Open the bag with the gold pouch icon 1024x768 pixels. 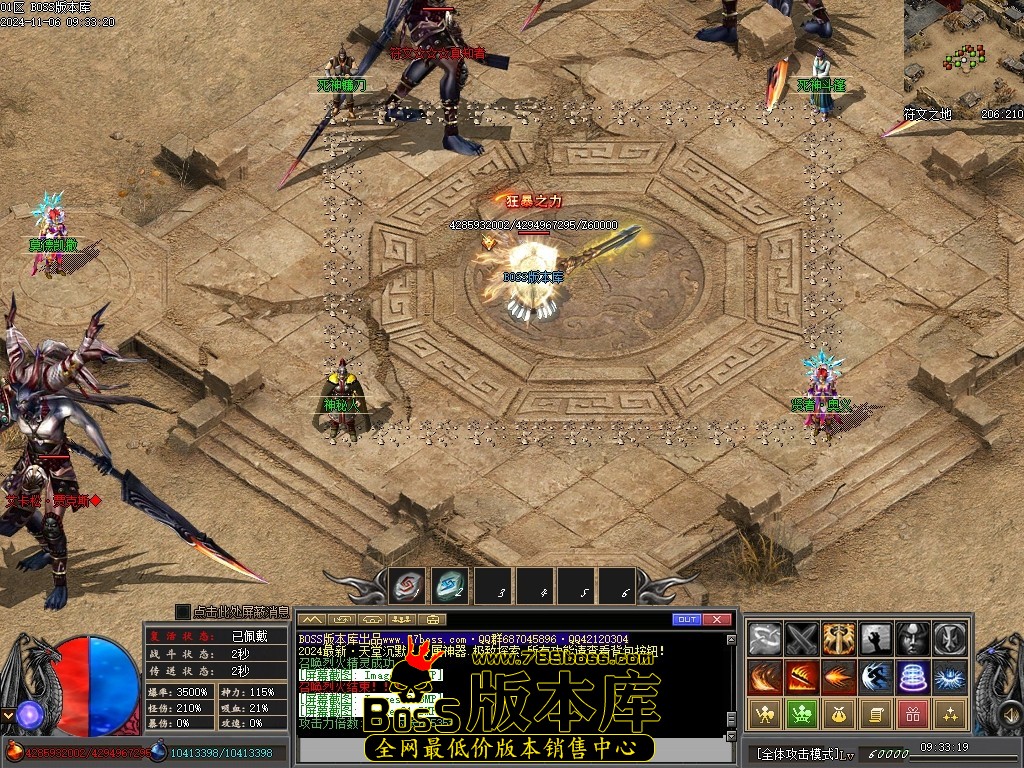tap(839, 714)
